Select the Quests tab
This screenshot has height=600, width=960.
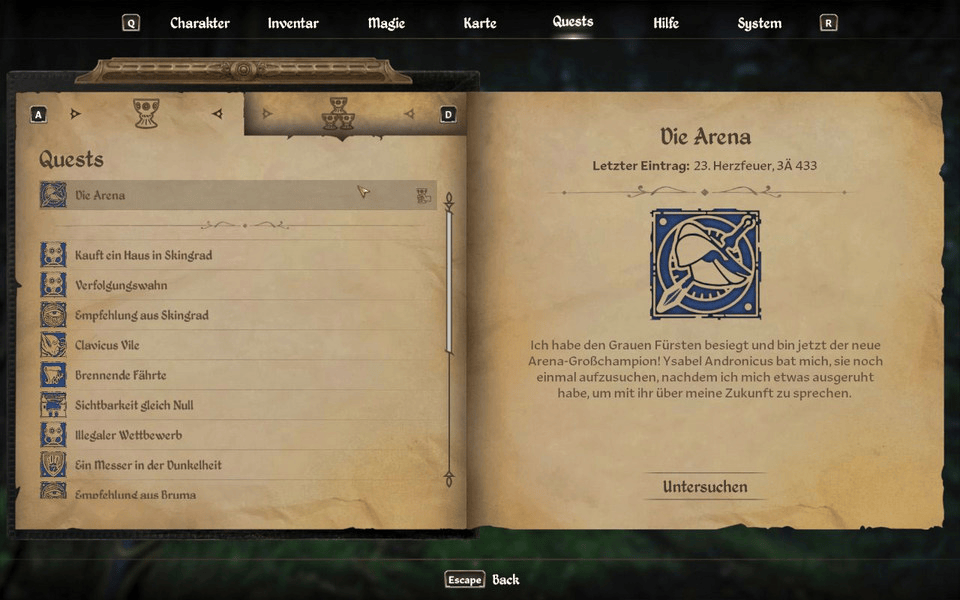tap(573, 21)
